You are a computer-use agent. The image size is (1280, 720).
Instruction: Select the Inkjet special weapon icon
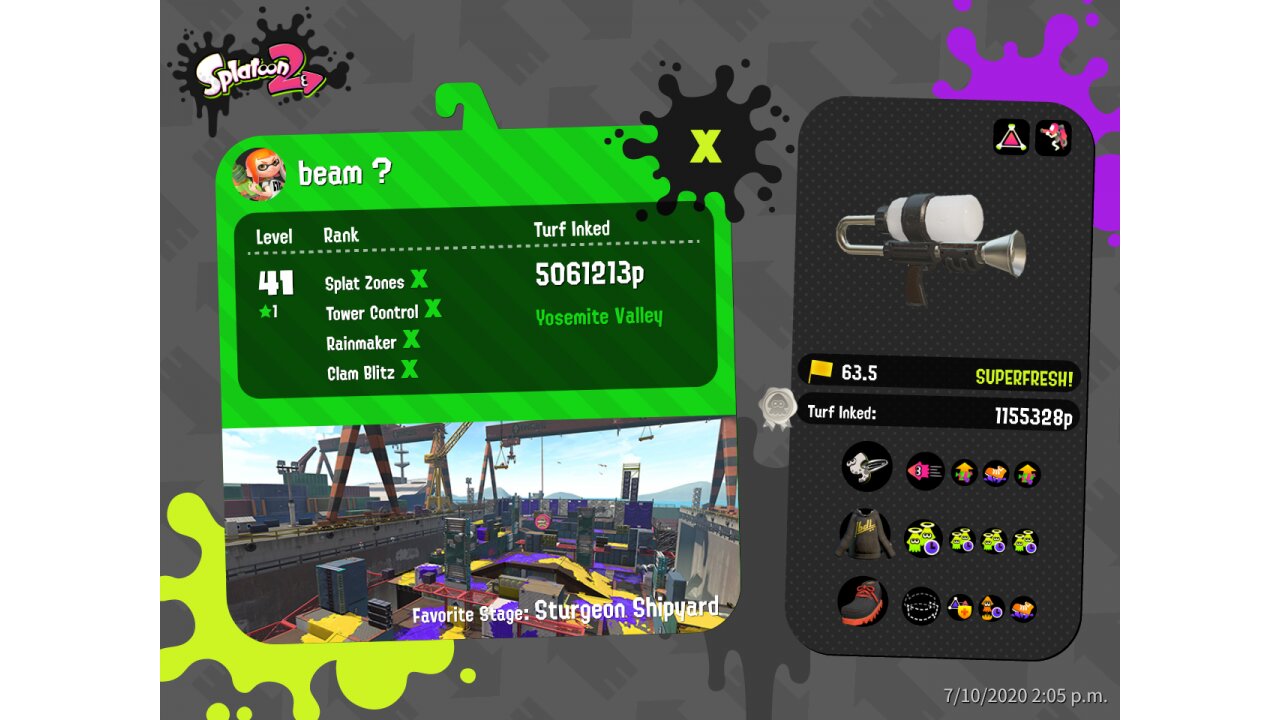click(1053, 137)
